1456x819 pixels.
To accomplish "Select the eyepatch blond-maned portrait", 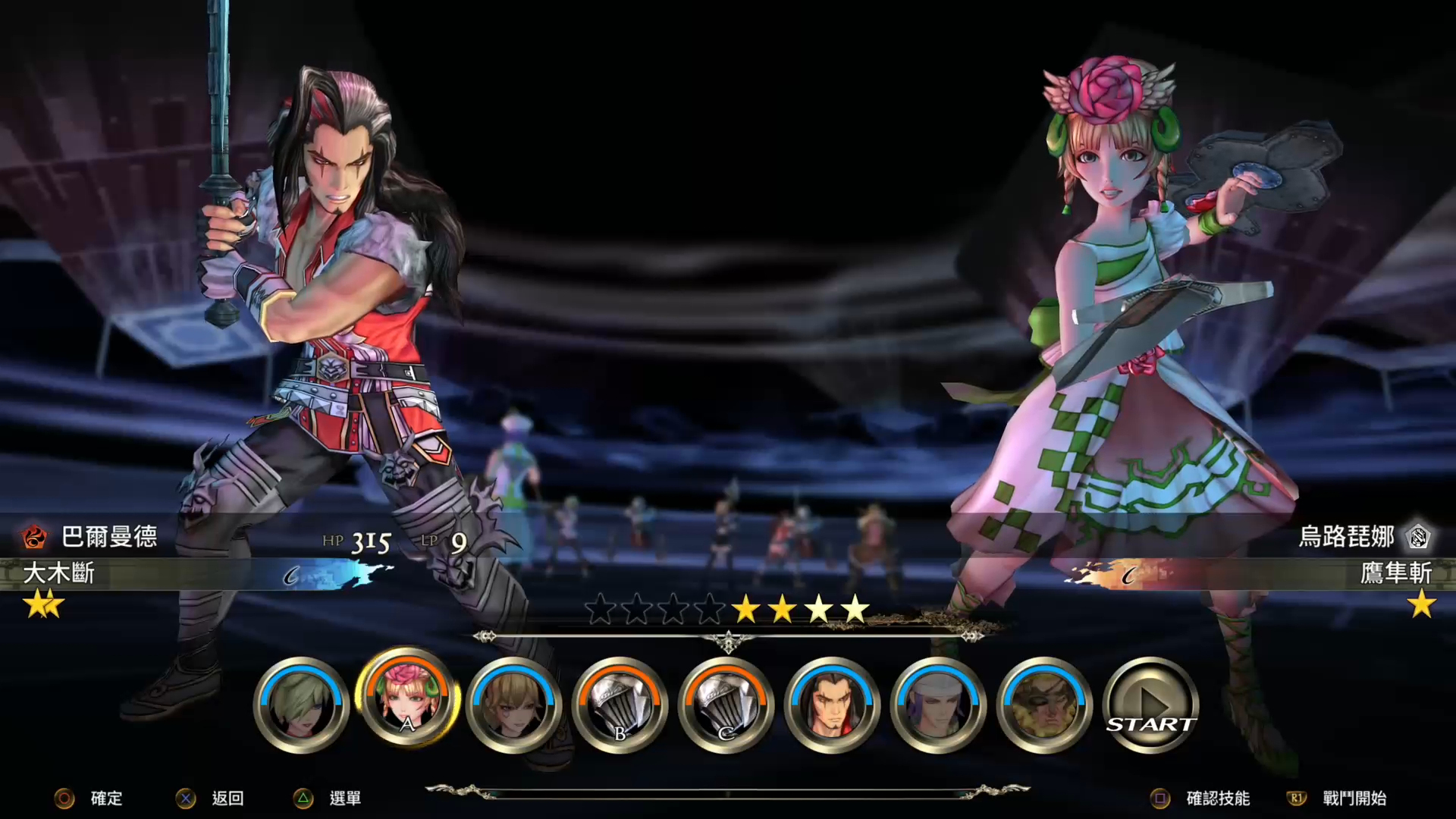I will point(1044,706).
